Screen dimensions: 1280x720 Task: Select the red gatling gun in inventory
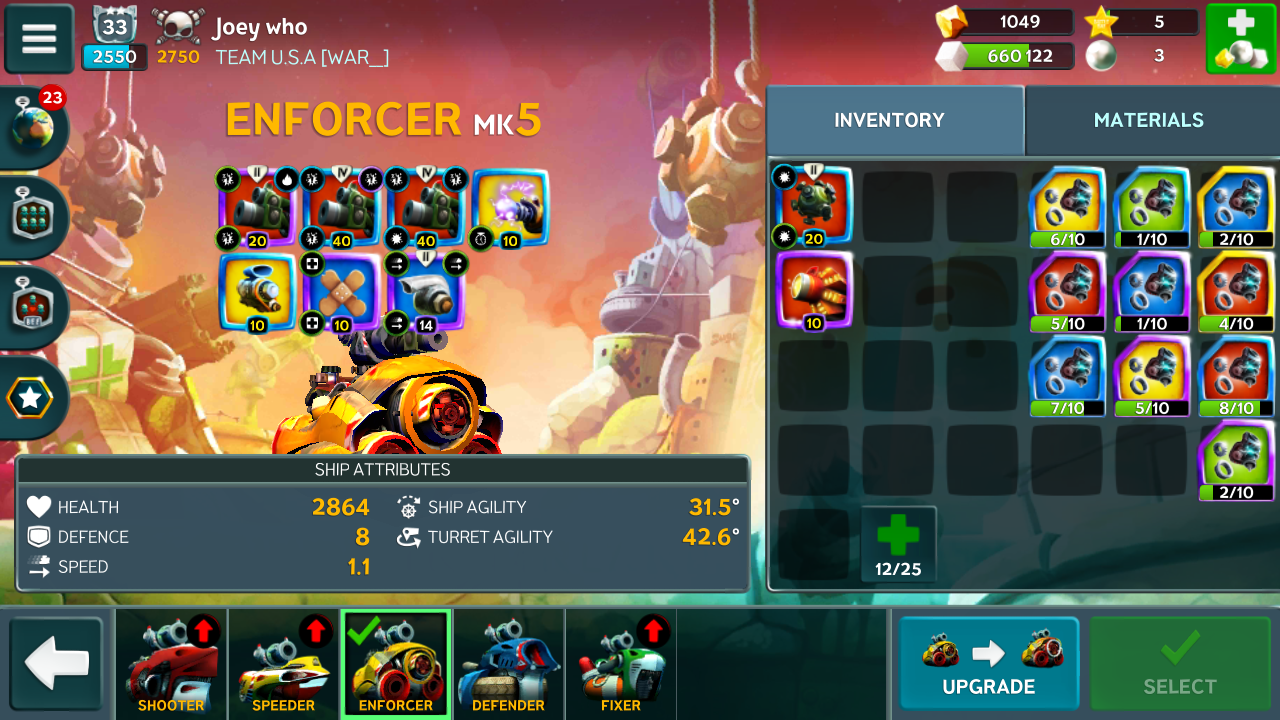pyautogui.click(x=814, y=290)
